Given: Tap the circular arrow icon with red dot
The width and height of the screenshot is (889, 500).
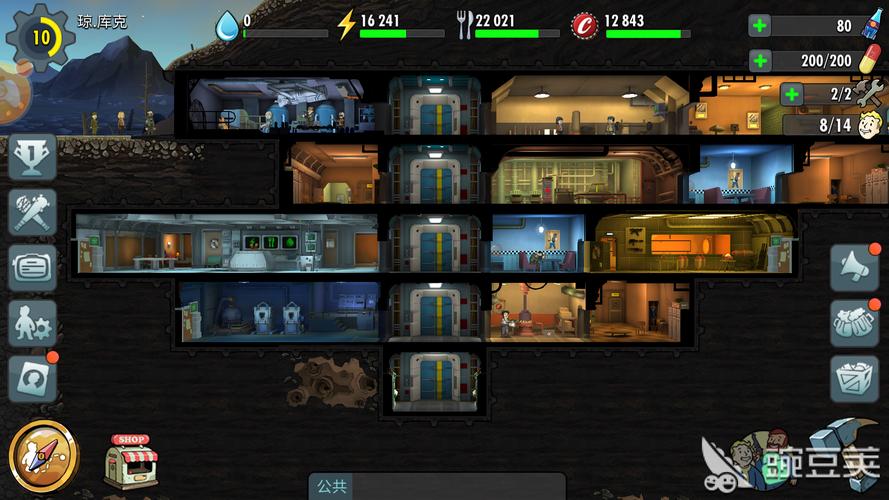Looking at the screenshot, I should (32, 378).
